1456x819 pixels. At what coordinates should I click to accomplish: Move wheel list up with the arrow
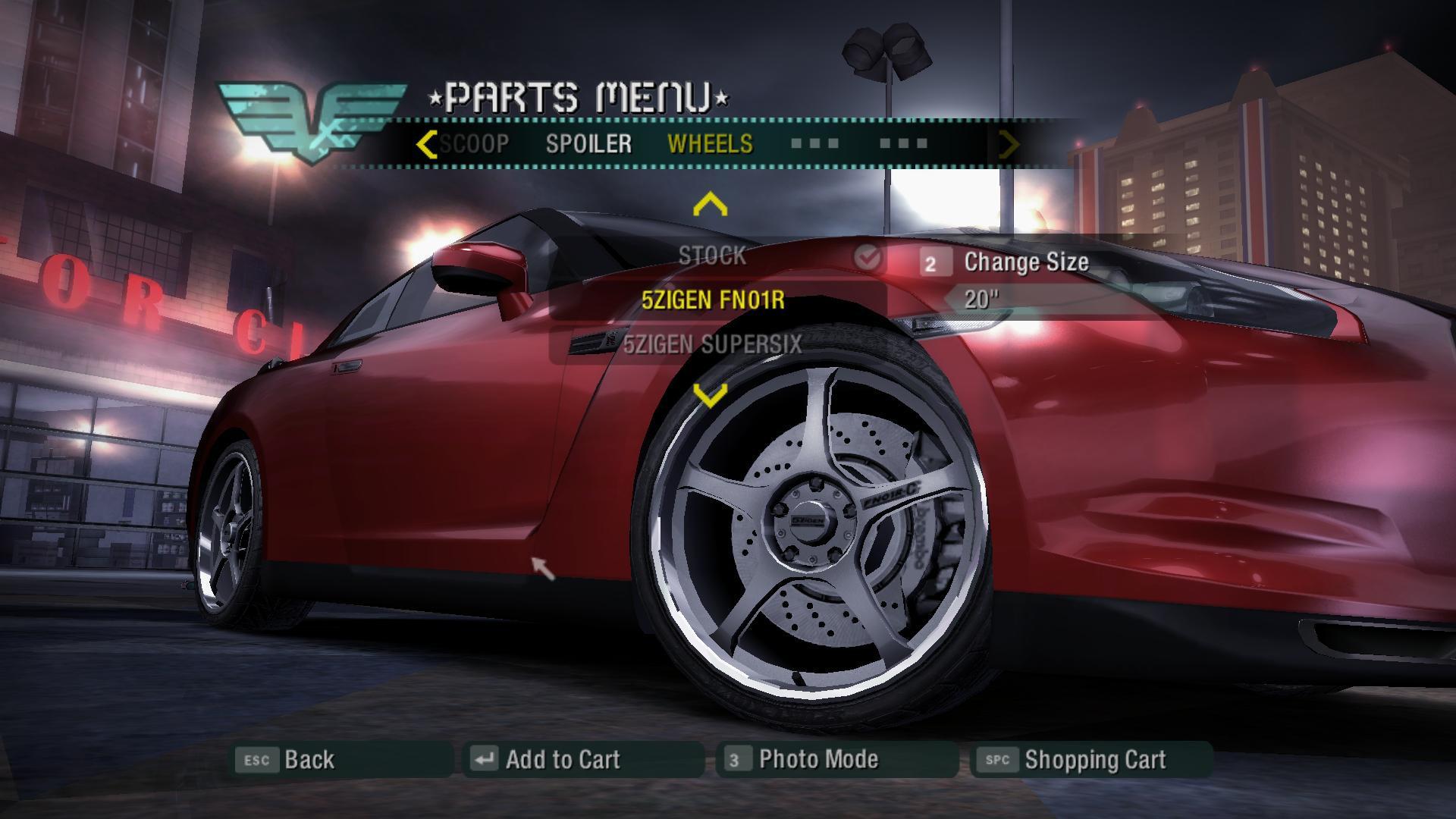click(711, 205)
